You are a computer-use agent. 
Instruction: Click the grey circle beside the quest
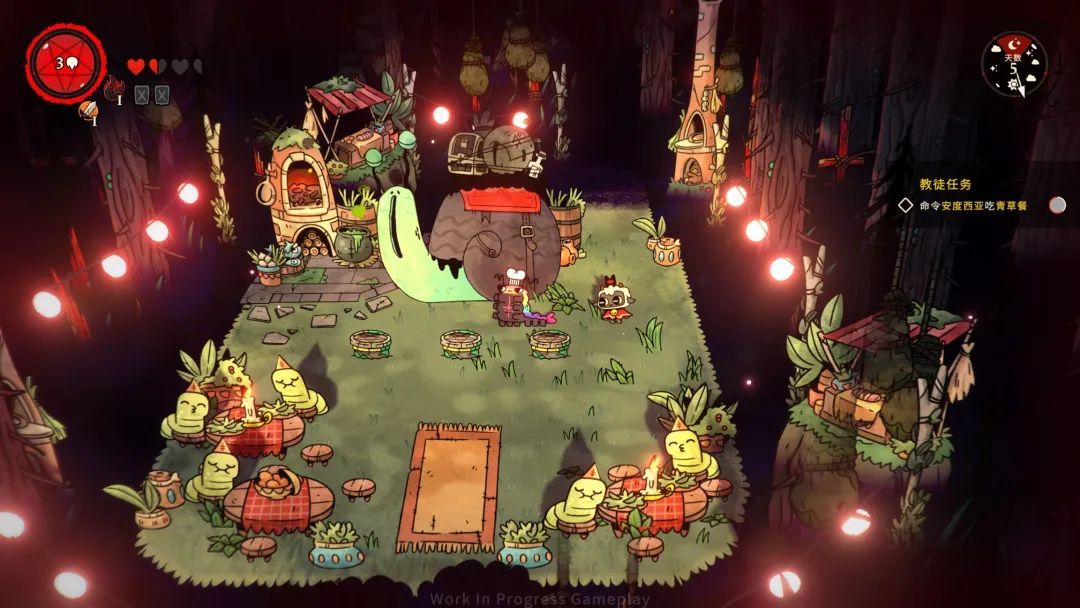[1057, 205]
